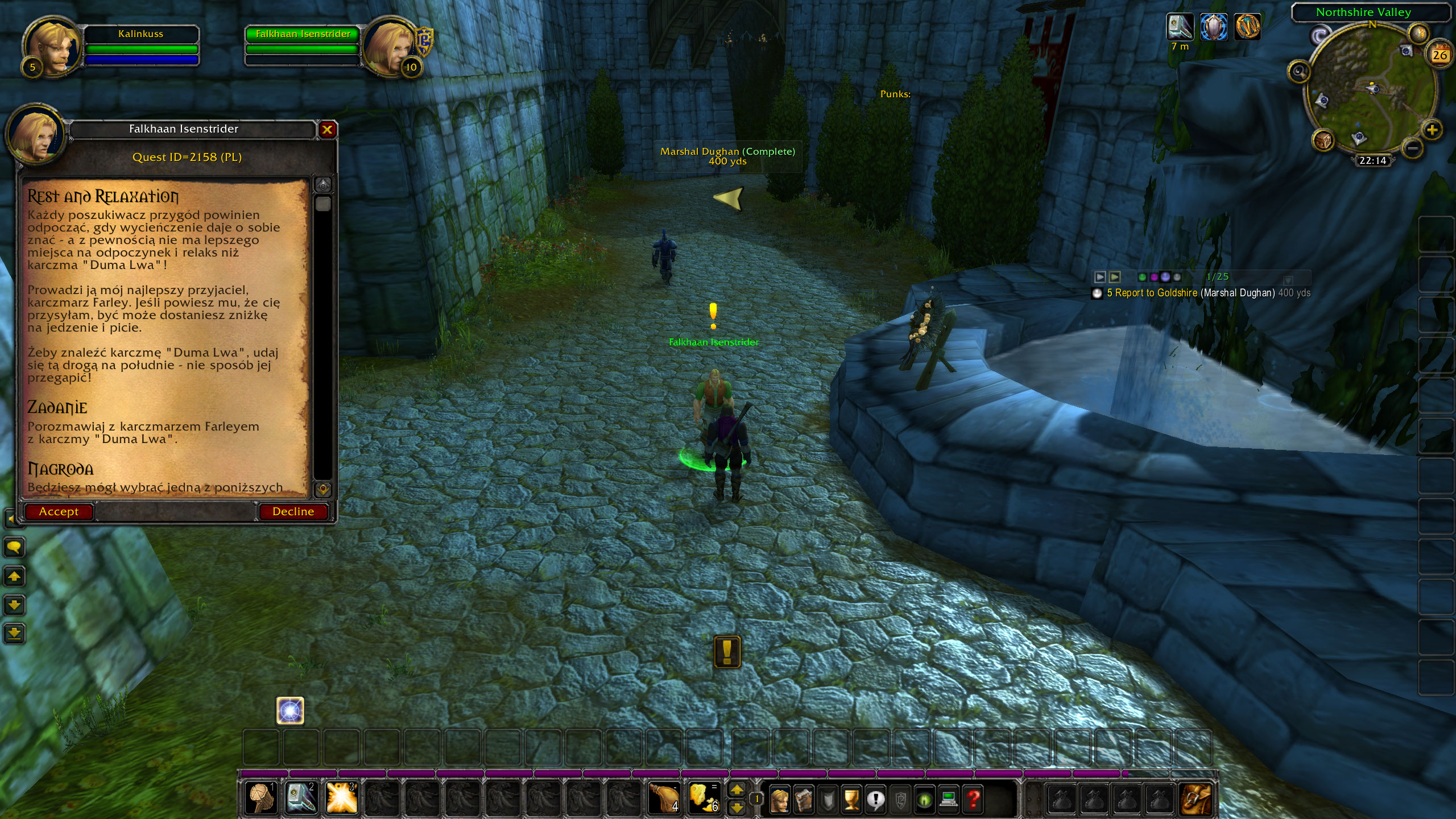The image size is (1456, 819).
Task: Select the minimap tracking magnifier icon
Action: coord(1300,72)
